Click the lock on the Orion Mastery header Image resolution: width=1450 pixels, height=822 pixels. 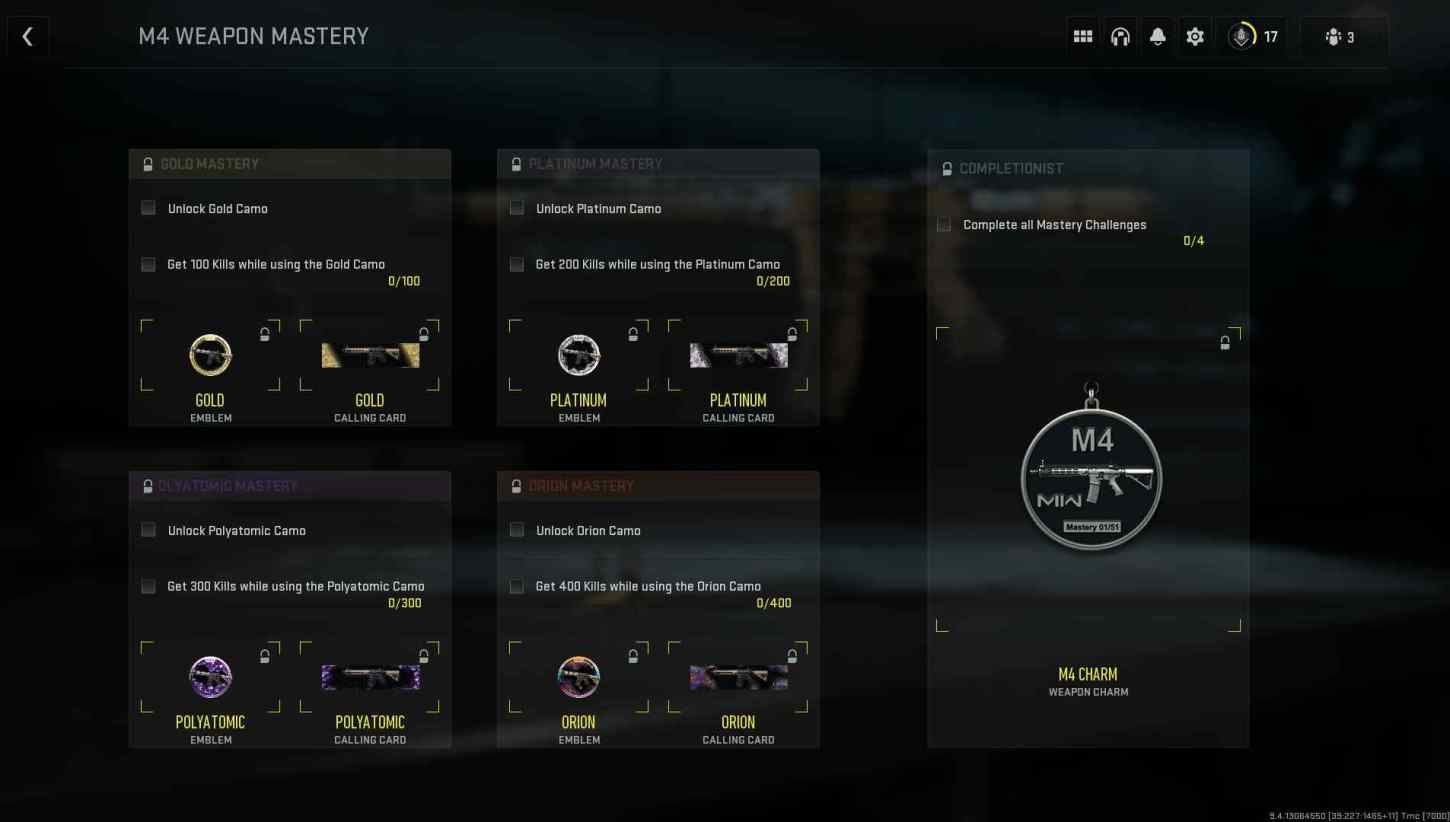coord(516,485)
